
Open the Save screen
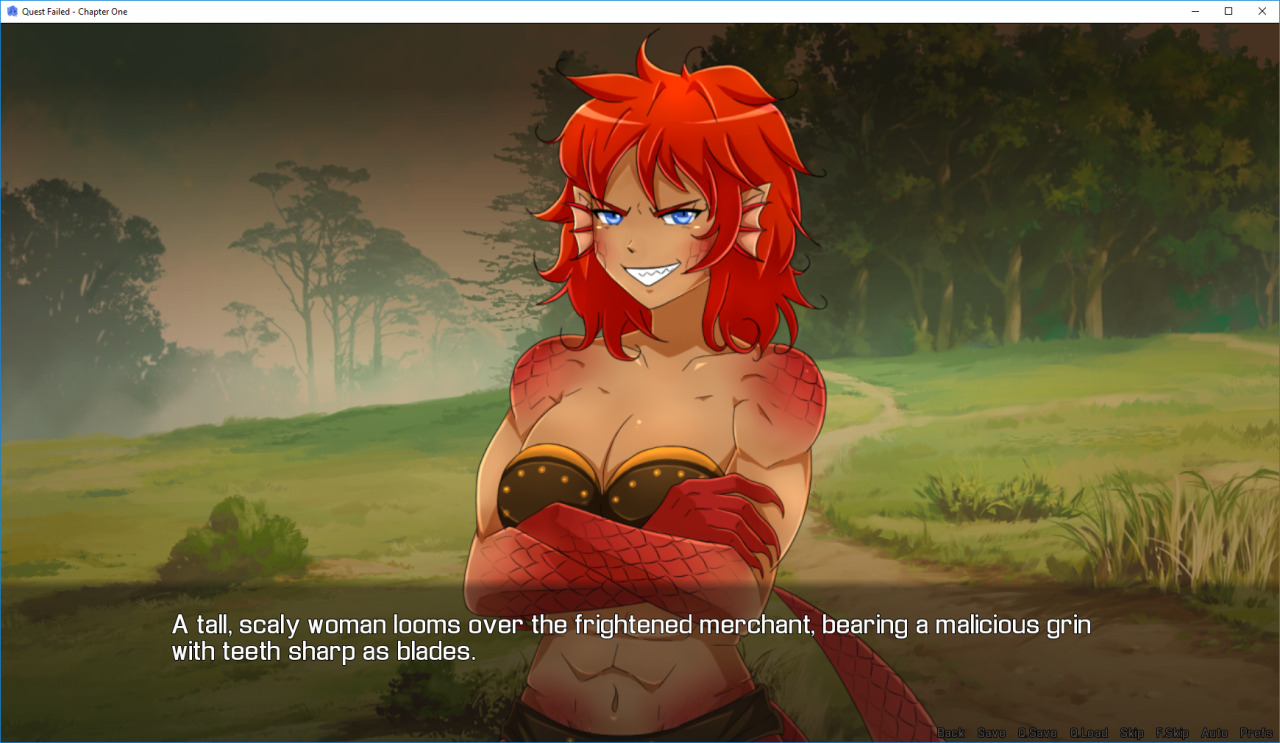tap(991, 733)
